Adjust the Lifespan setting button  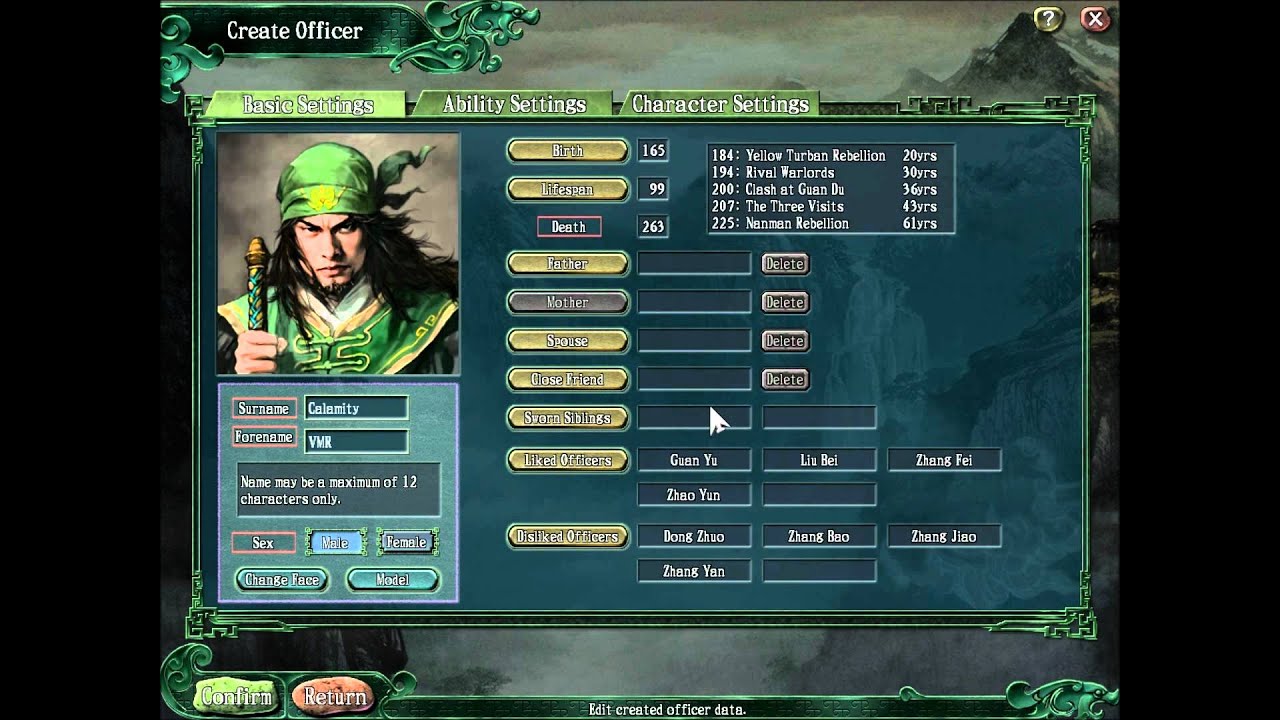[x=568, y=189]
